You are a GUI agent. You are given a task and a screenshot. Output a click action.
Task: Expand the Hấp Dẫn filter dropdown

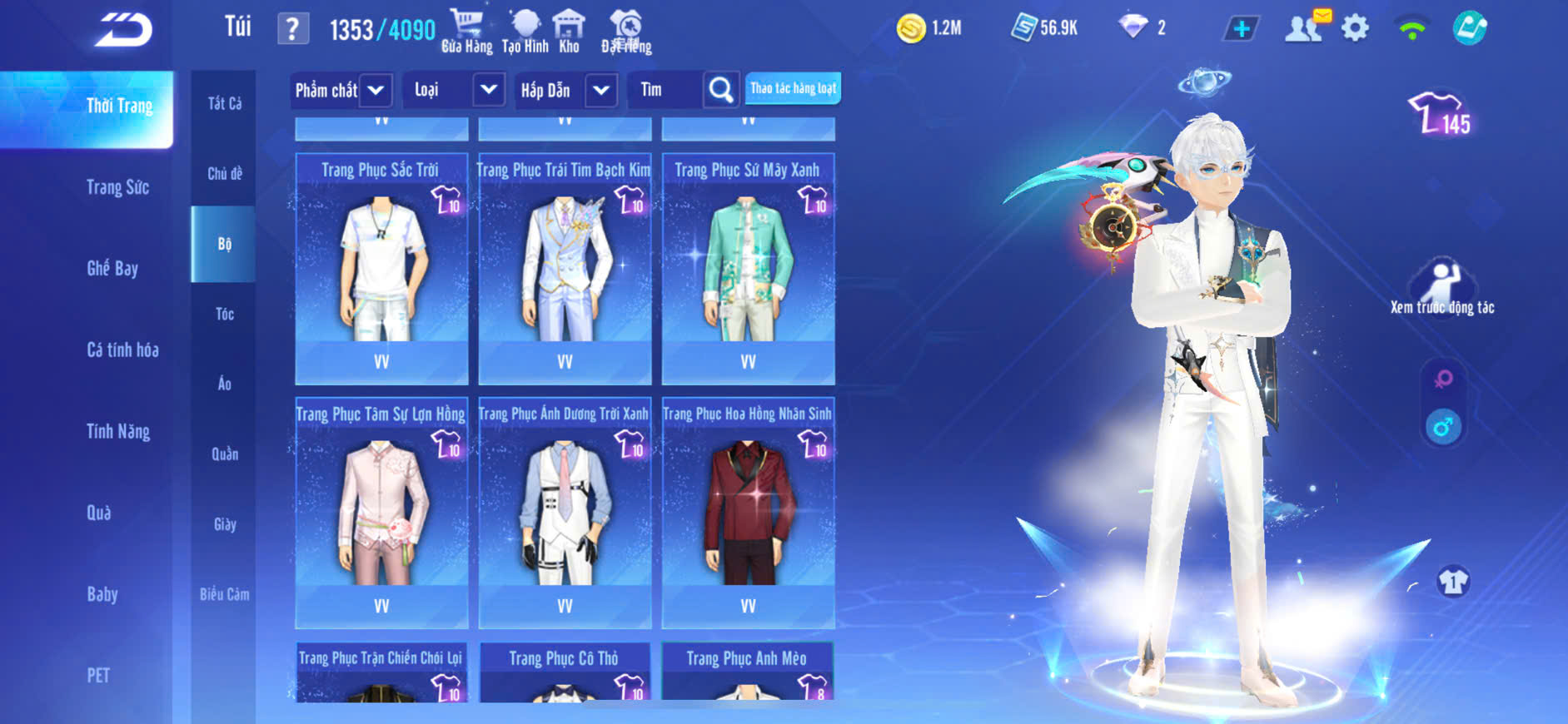565,90
